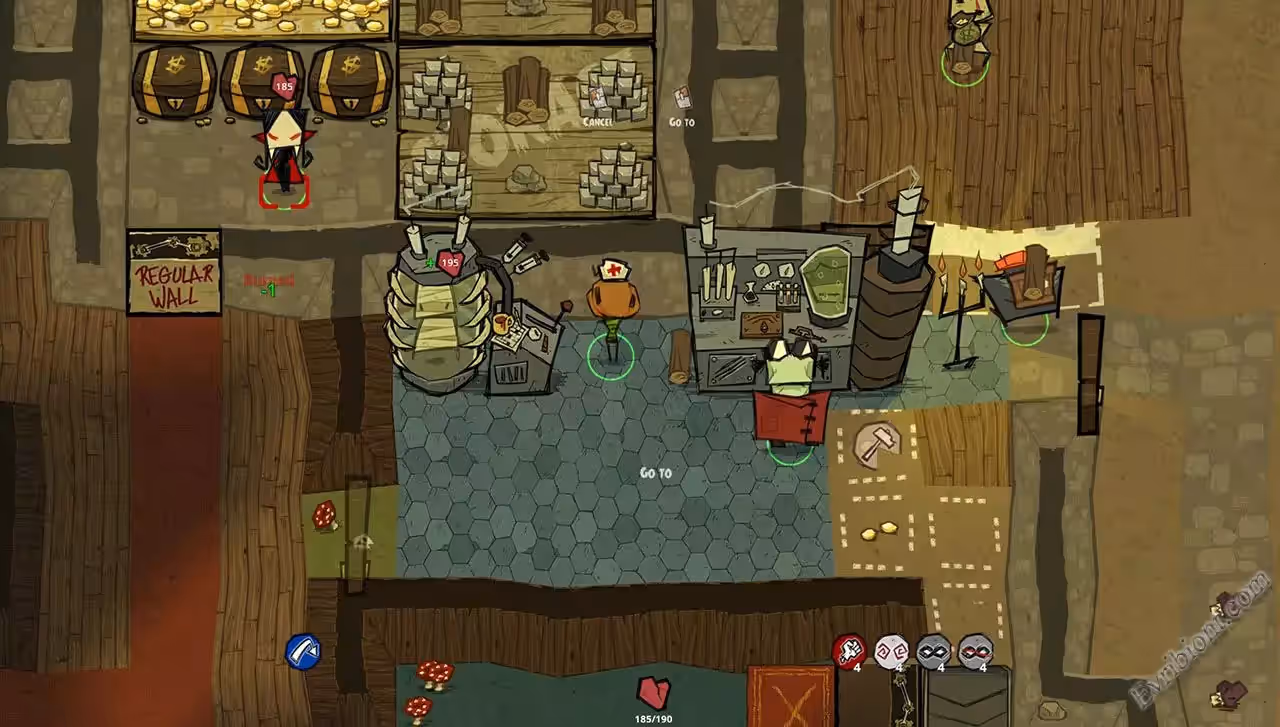Select the white spiral ability icon

(x=891, y=650)
